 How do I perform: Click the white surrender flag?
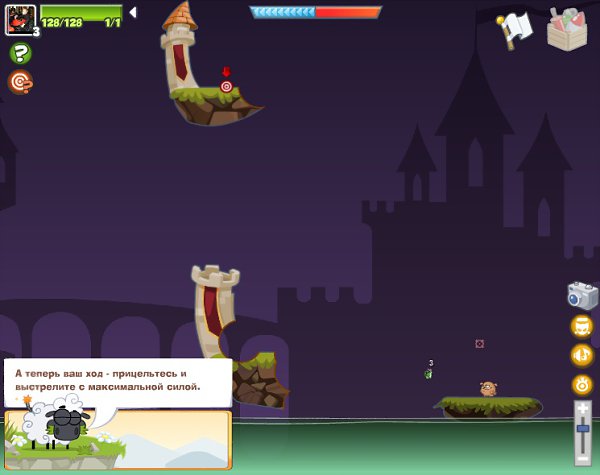tap(515, 30)
